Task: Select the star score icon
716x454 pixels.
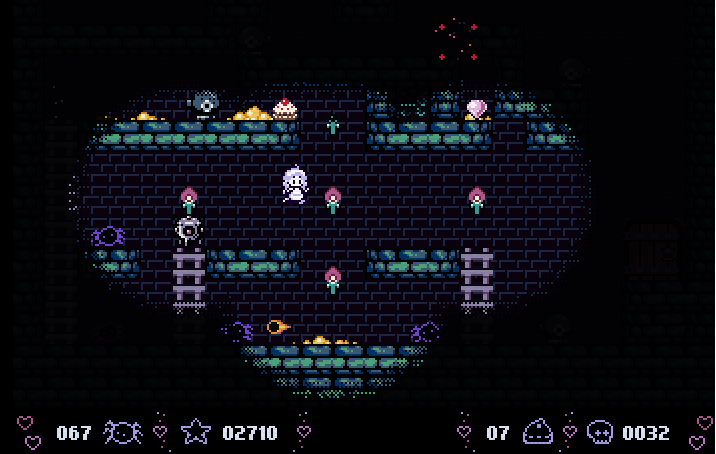Action: [196, 432]
